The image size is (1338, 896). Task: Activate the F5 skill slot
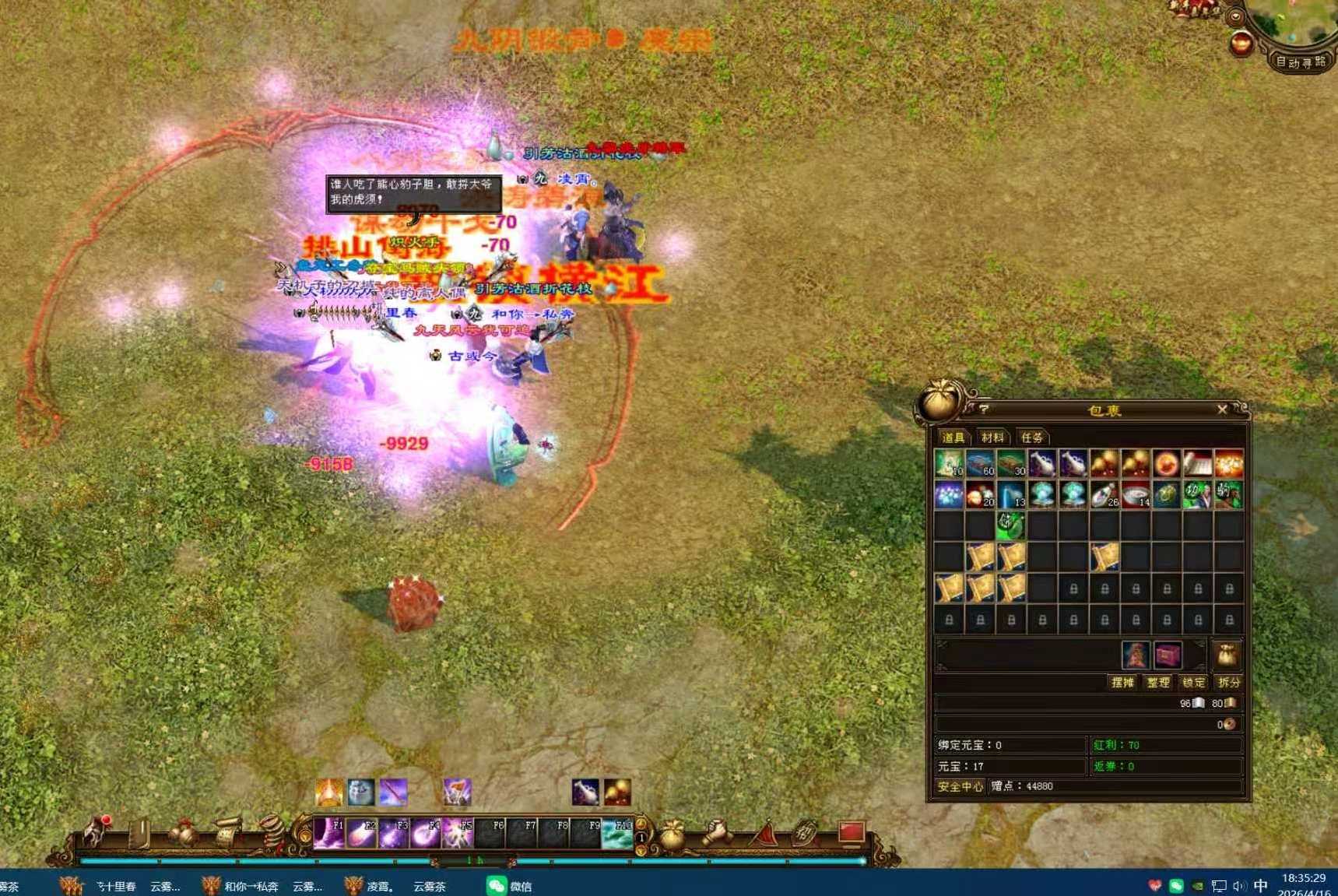(x=458, y=834)
